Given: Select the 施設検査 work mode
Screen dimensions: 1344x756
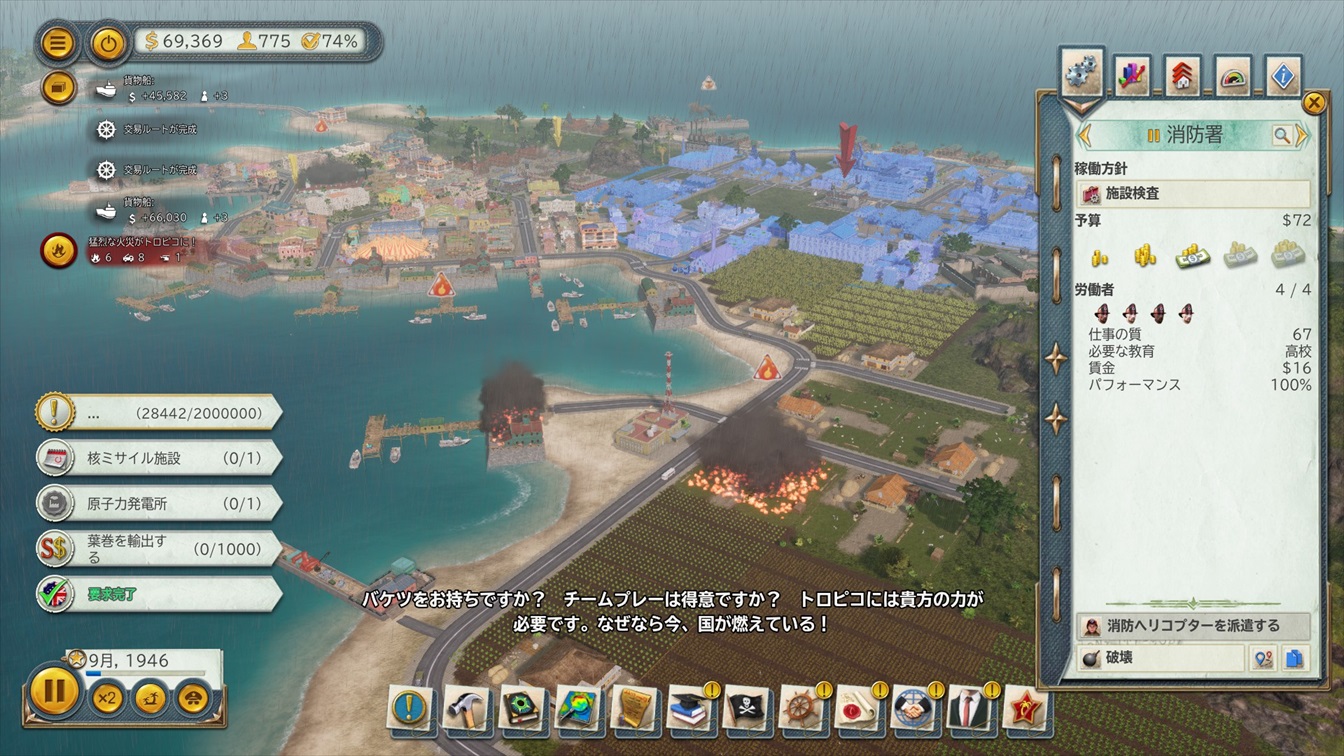Looking at the screenshot, I should click(1193, 194).
